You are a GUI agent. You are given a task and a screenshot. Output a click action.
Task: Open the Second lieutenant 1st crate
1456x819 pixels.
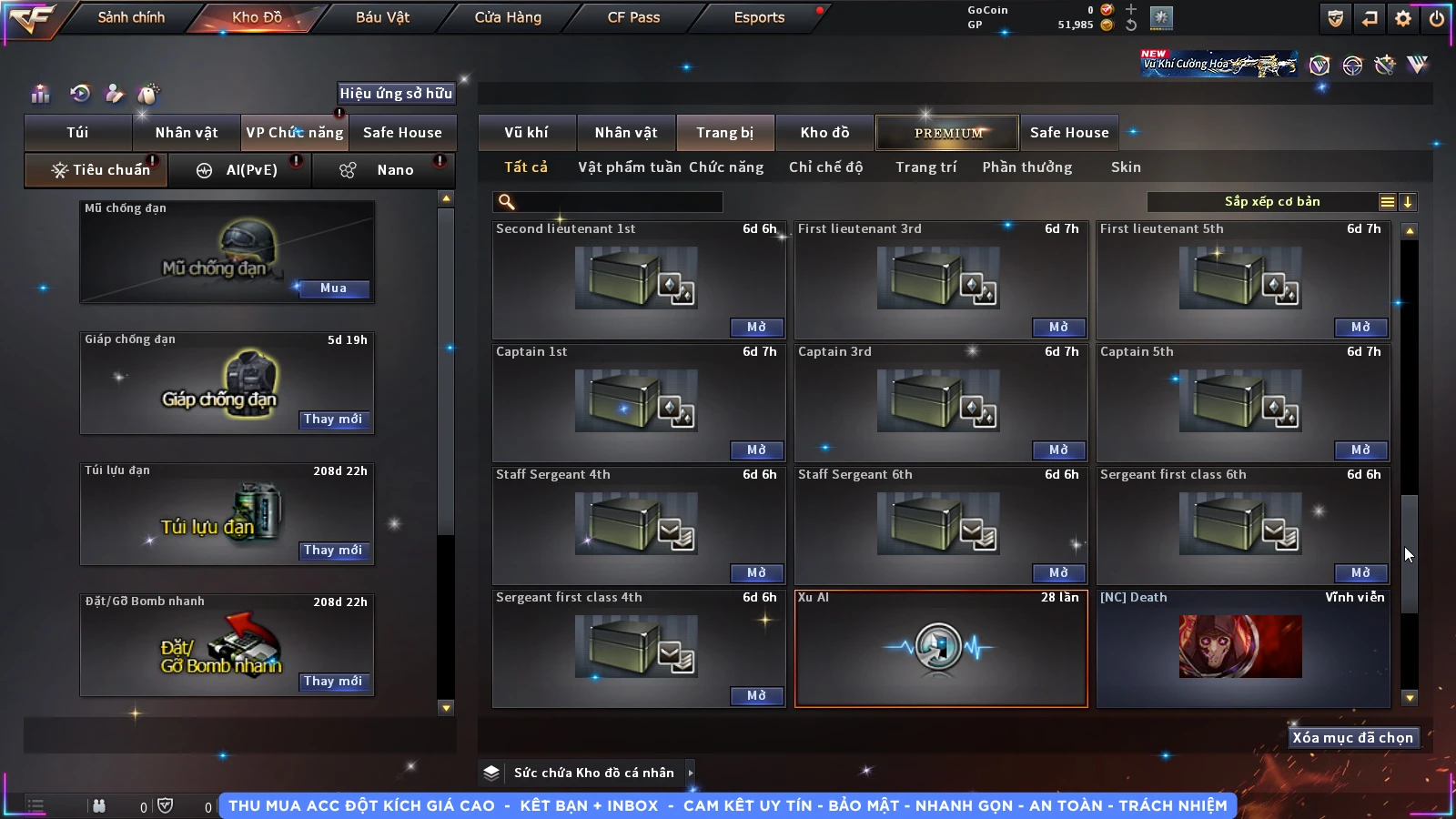(756, 328)
